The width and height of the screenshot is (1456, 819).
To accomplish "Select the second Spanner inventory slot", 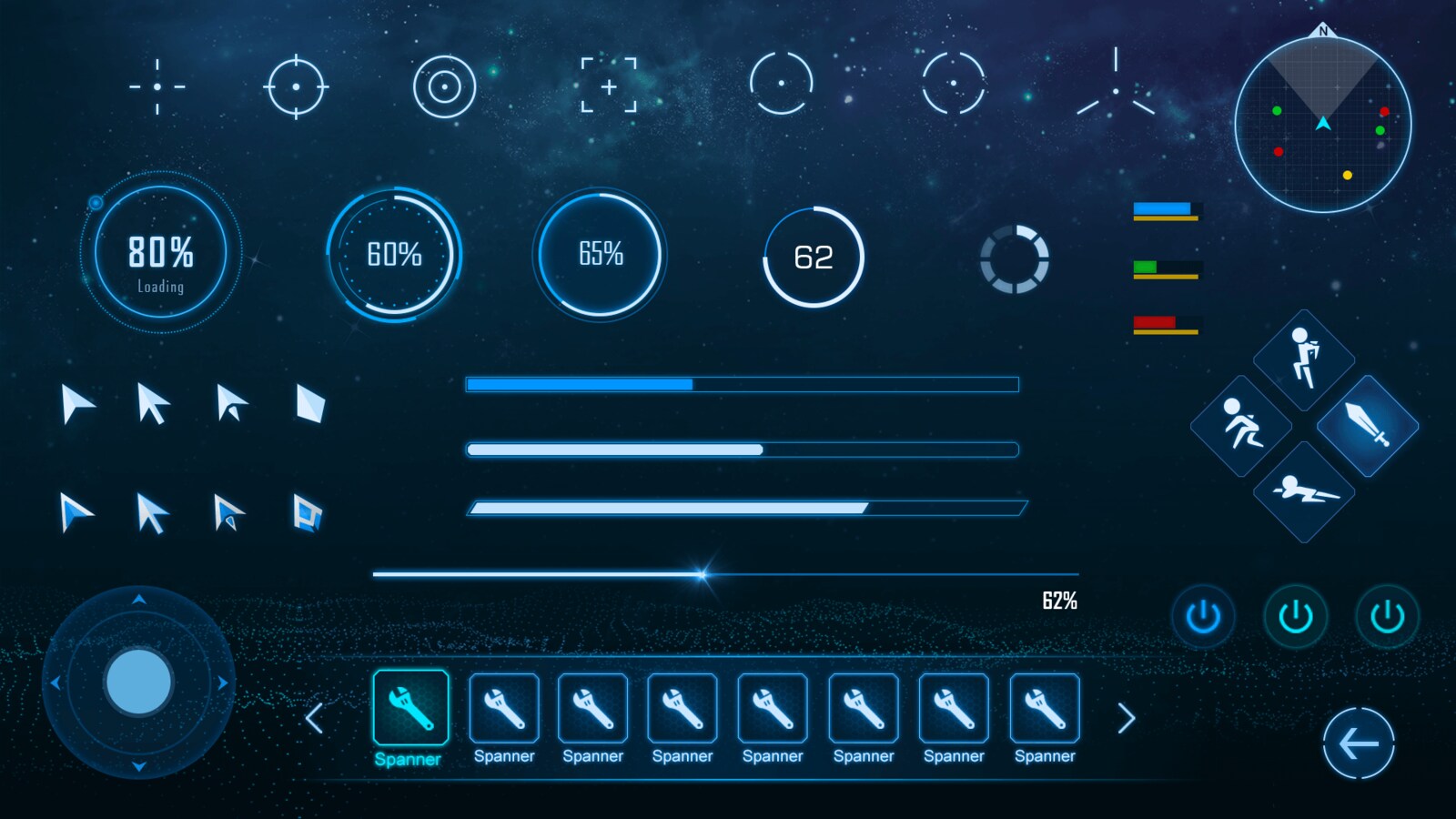I will coord(503,710).
